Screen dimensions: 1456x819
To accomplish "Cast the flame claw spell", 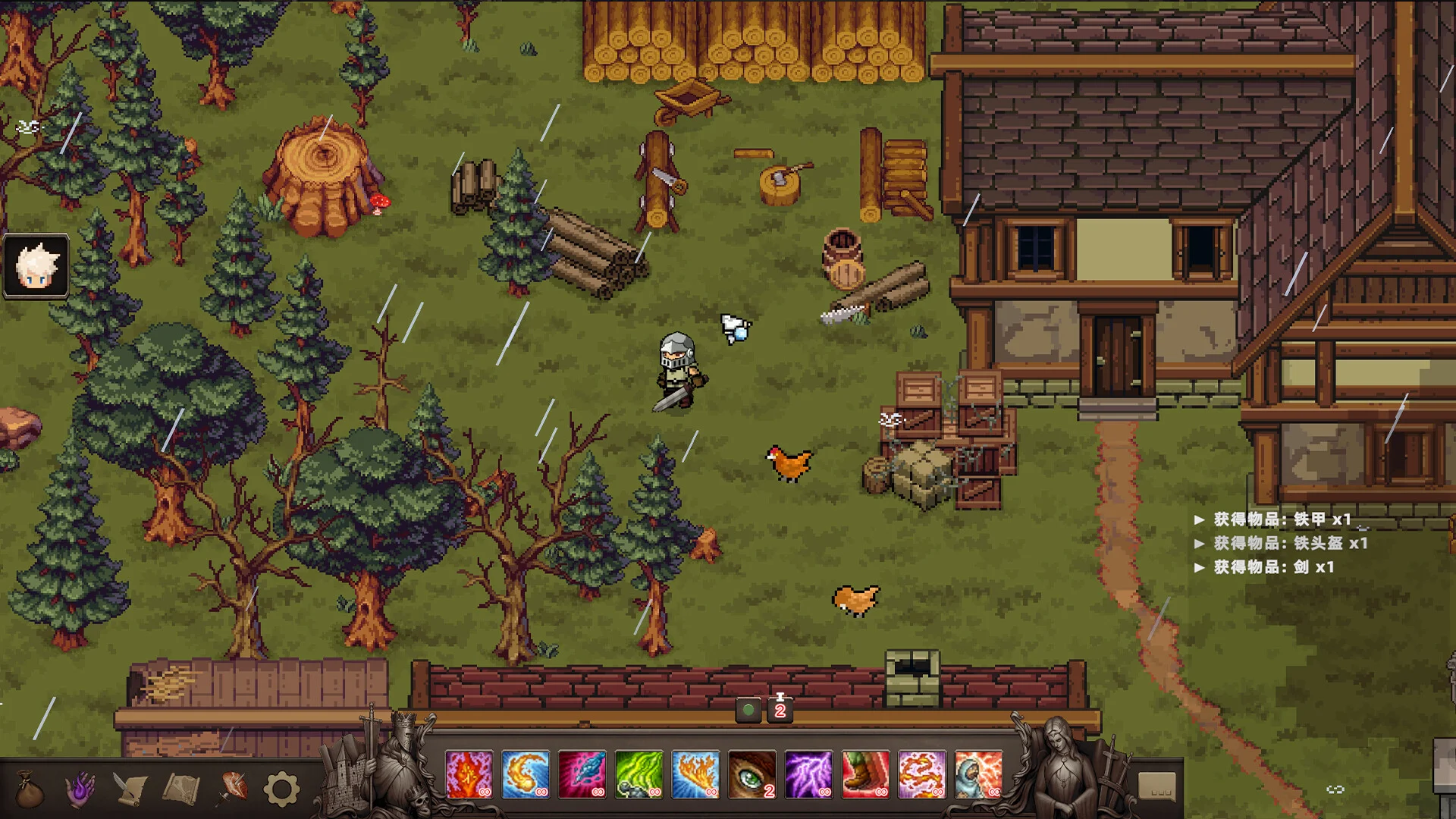I will 695,774.
